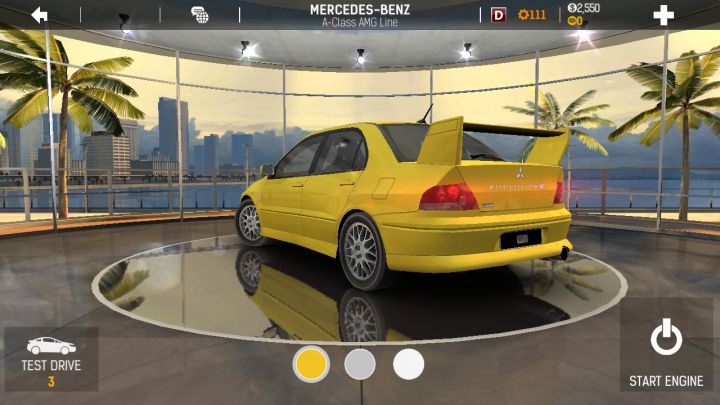This screenshot has height=405, width=720.
Task: Pick the white paint color
Action: [x=408, y=364]
